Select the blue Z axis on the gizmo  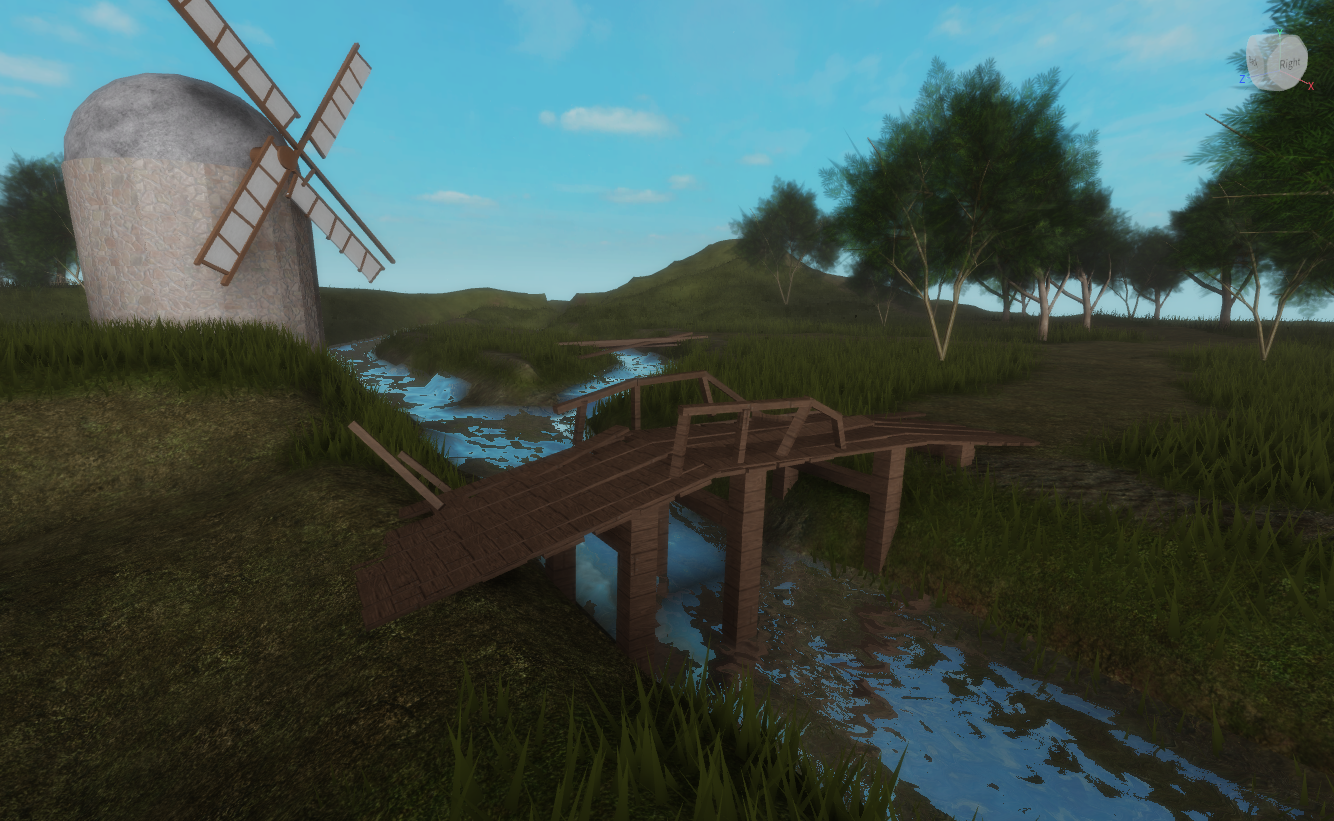(x=1243, y=77)
